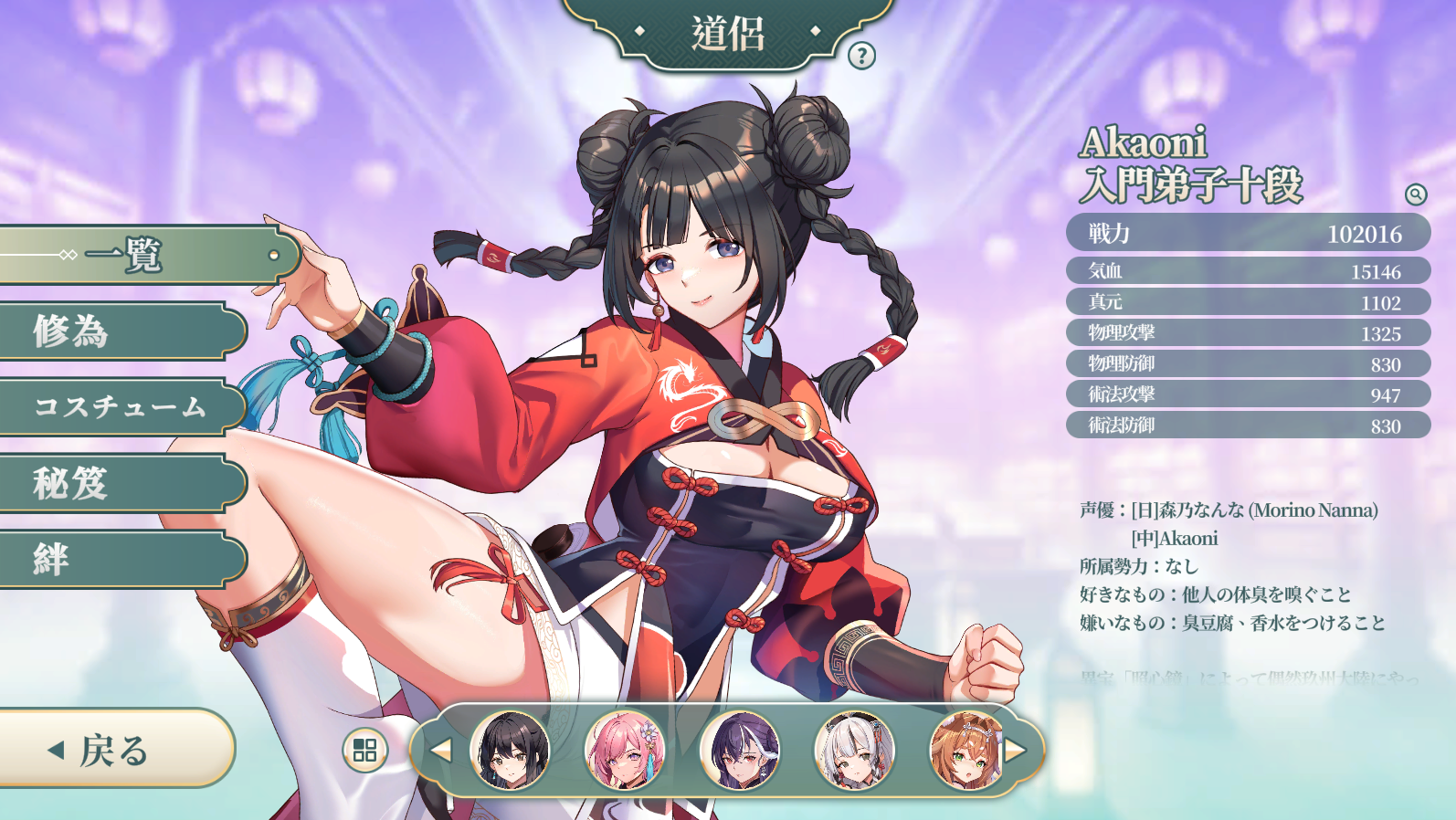The image size is (1456, 820).
Task: Select the black-haired companion portrait
Action: [x=510, y=751]
